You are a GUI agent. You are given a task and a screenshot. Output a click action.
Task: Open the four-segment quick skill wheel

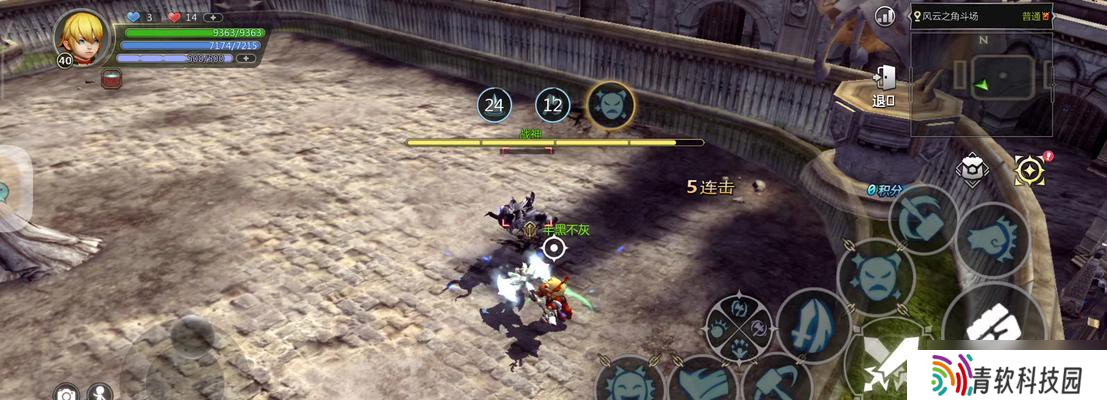(x=738, y=326)
